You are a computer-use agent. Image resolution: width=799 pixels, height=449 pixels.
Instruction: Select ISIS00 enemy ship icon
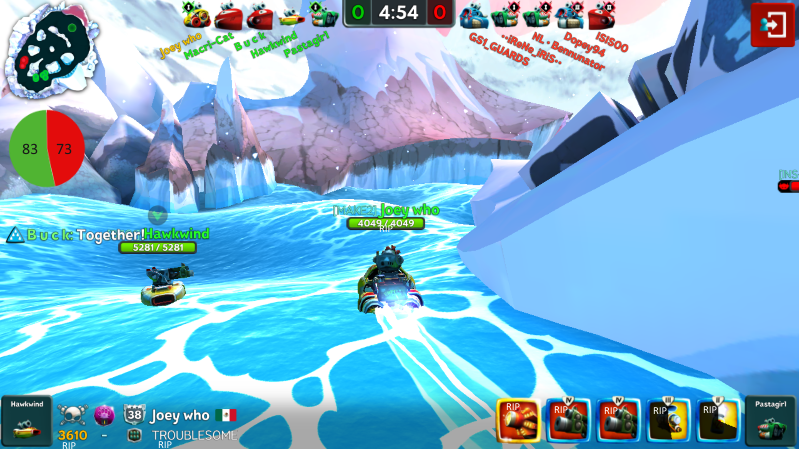[x=601, y=15]
